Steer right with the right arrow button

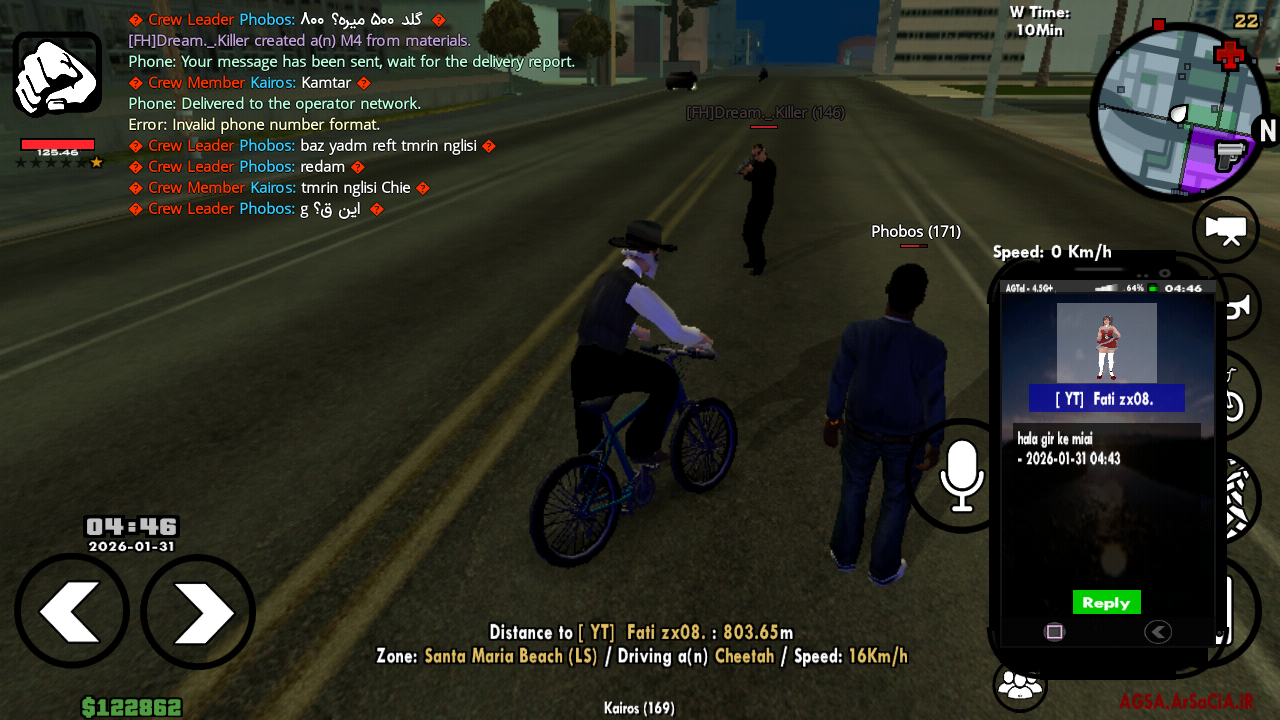tap(198, 611)
